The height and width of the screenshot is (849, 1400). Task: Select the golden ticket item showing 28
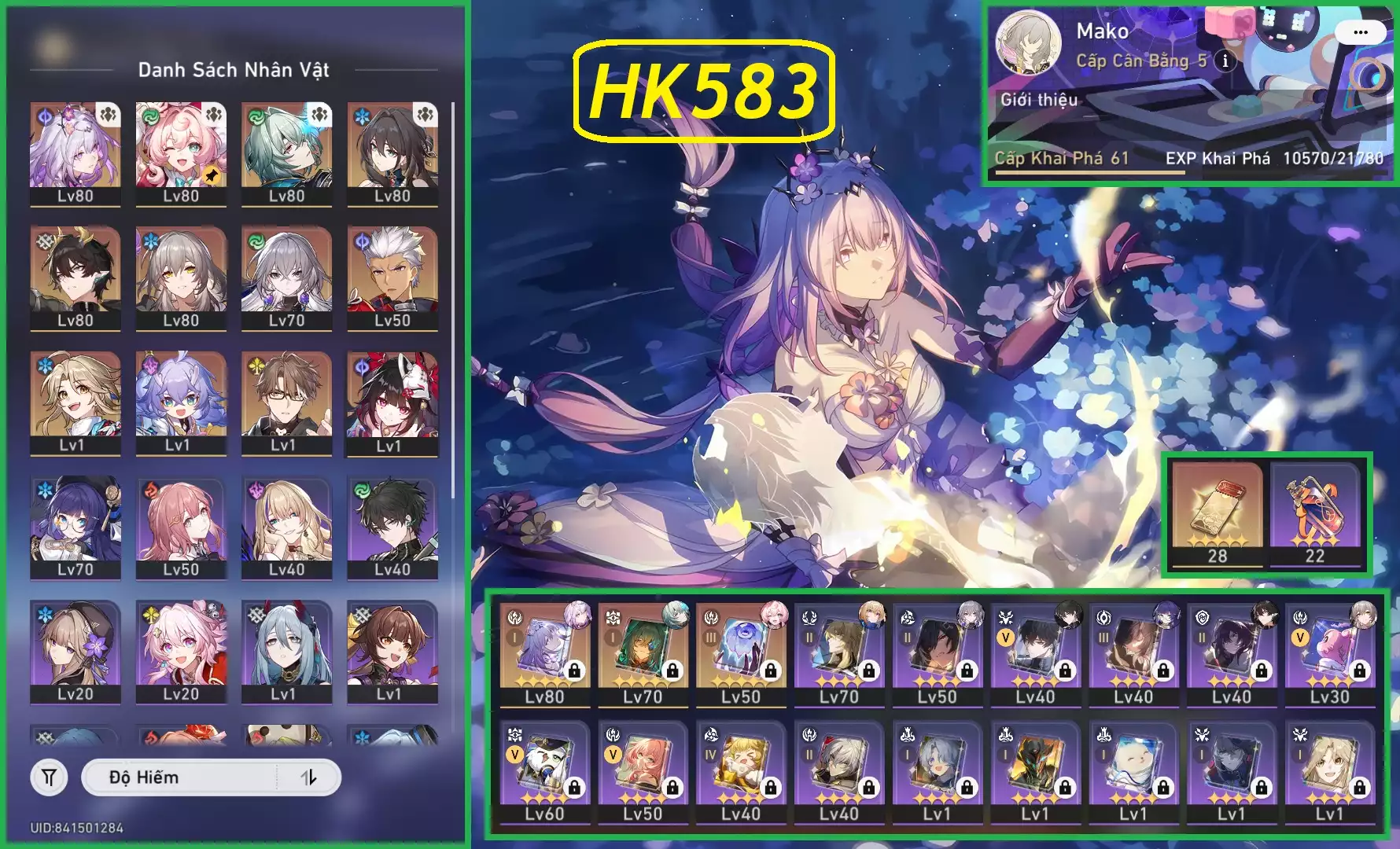1217,513
